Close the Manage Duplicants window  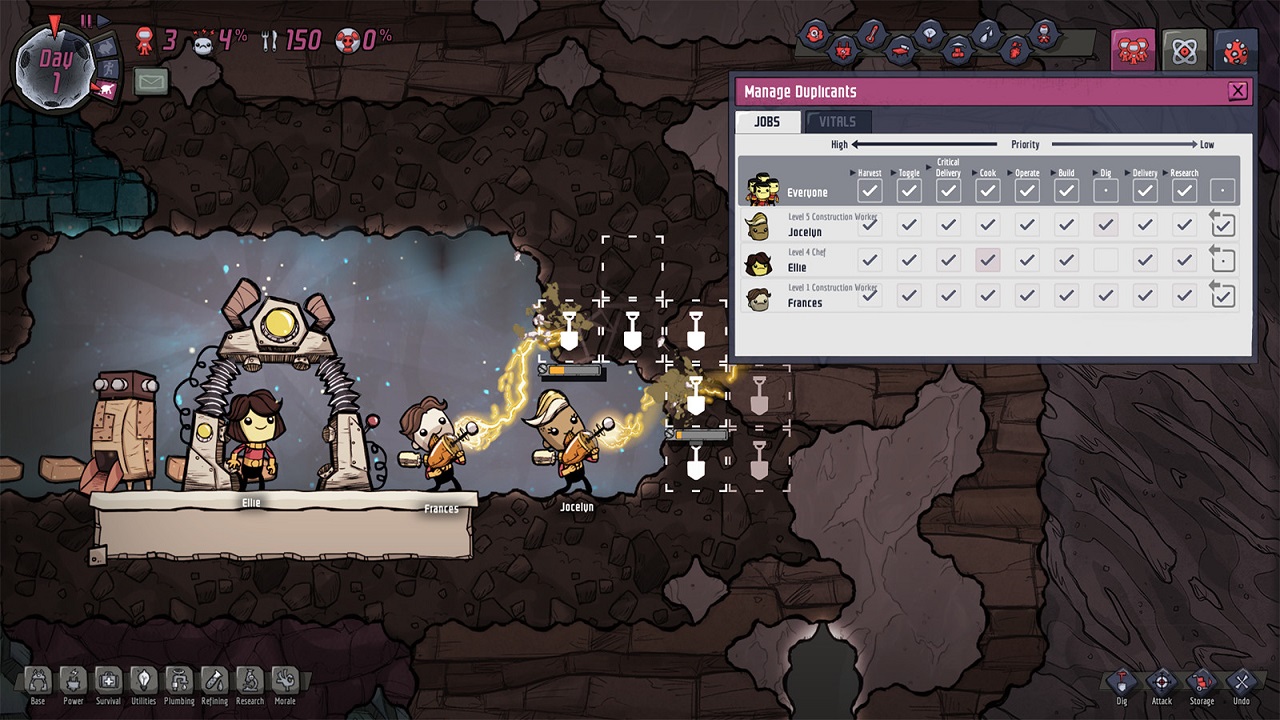1237,91
